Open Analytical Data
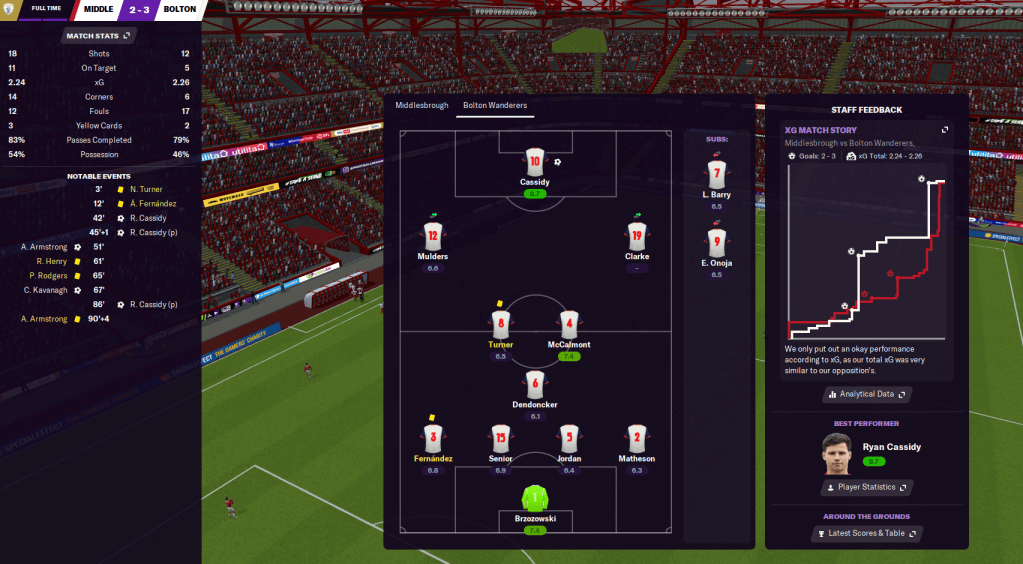The image size is (1023, 564). pyautogui.click(x=866, y=394)
